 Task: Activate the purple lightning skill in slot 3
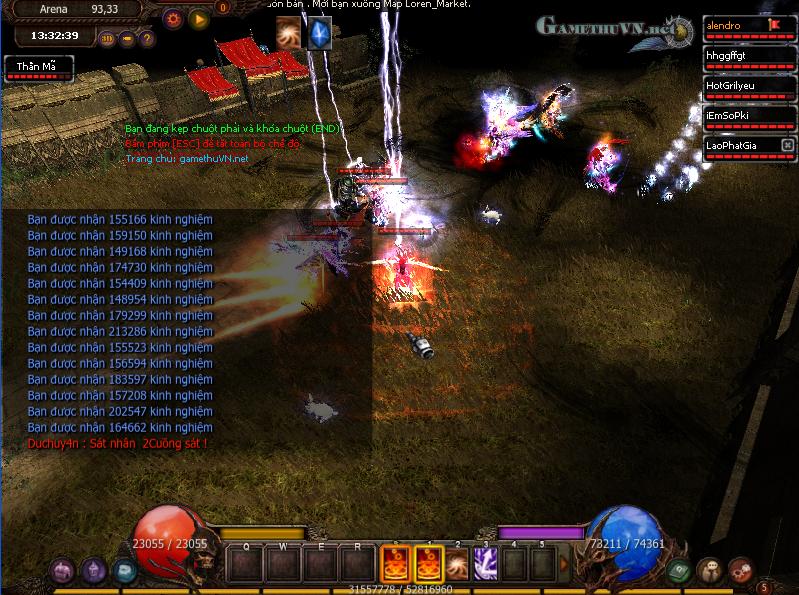pyautogui.click(x=486, y=563)
